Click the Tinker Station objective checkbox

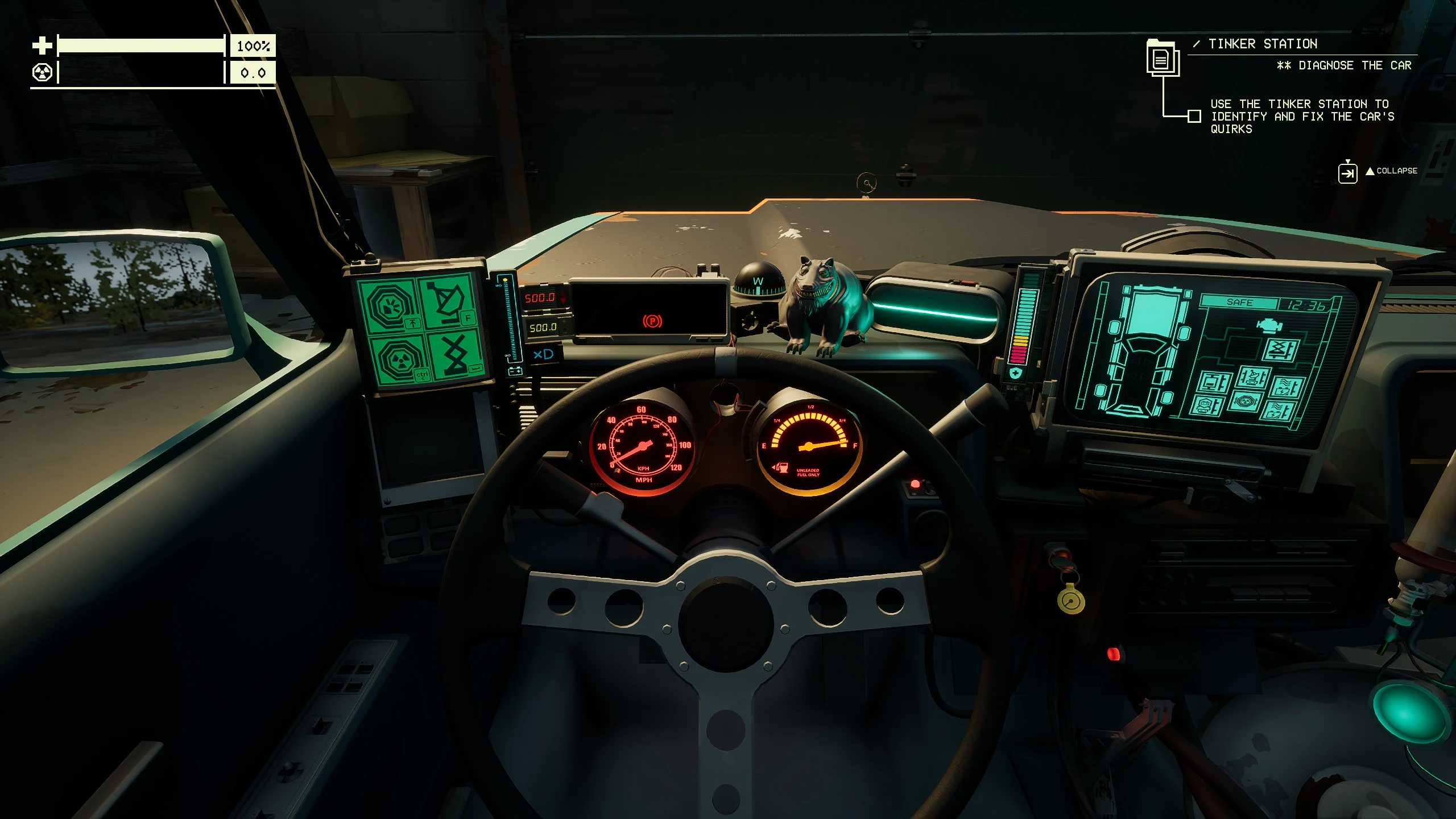tap(1194, 116)
